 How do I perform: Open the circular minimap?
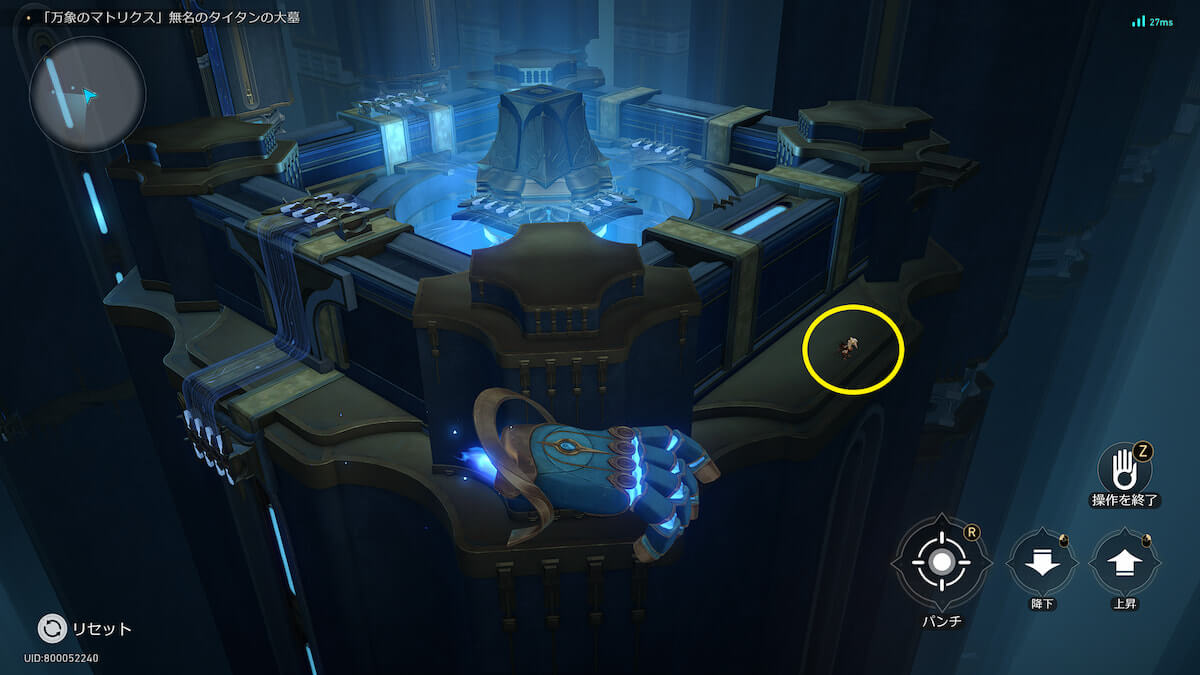(x=88, y=95)
